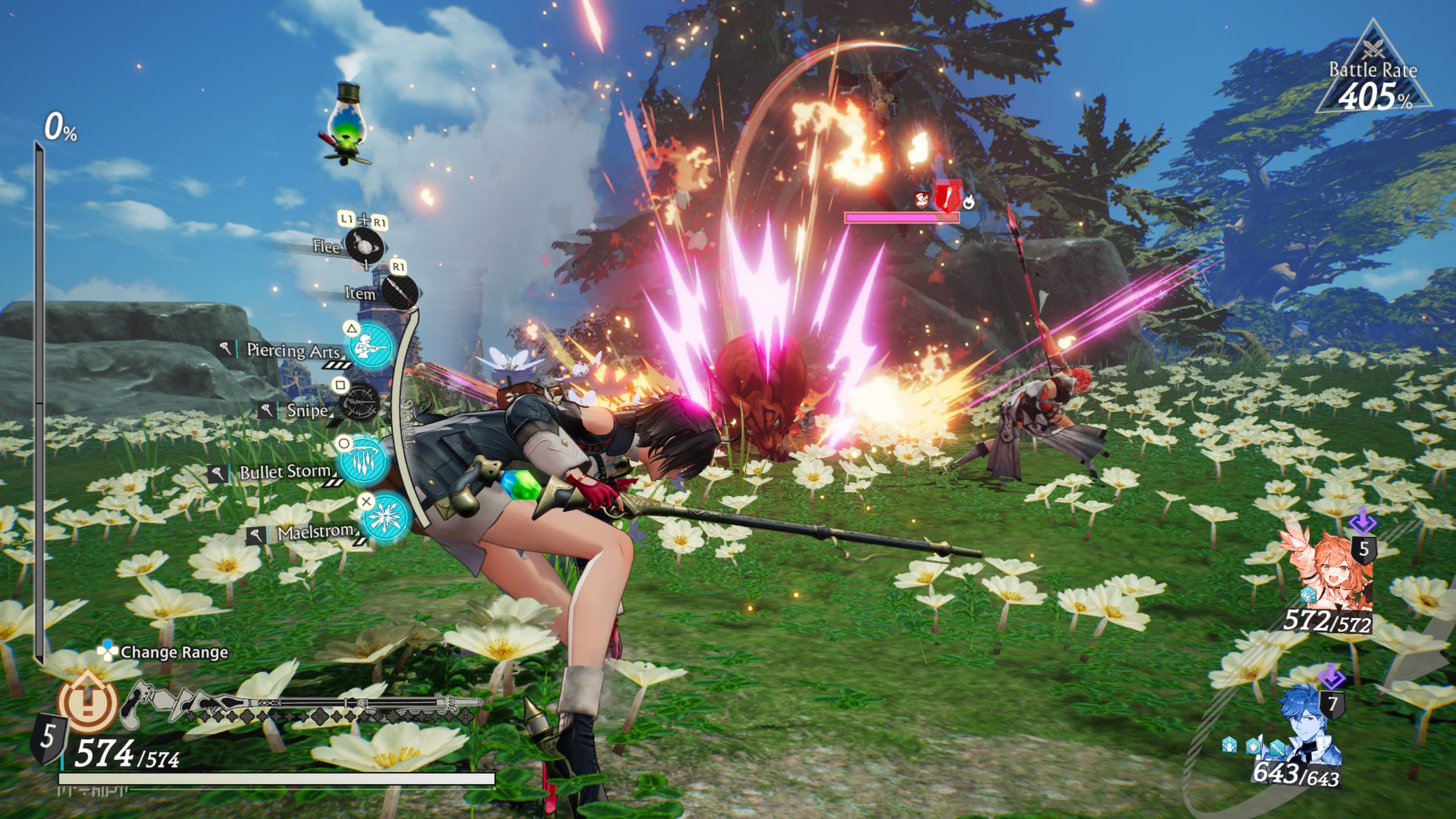The image size is (1456, 819).
Task: Click the Flee command icon
Action: point(365,246)
